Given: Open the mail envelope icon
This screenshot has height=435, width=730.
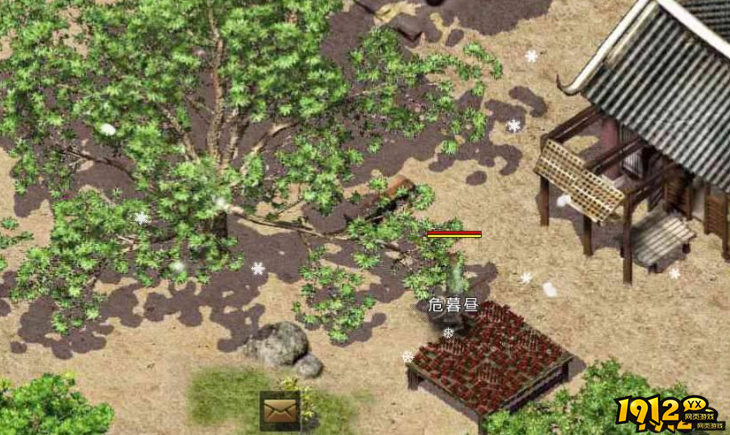Looking at the screenshot, I should tap(280, 410).
